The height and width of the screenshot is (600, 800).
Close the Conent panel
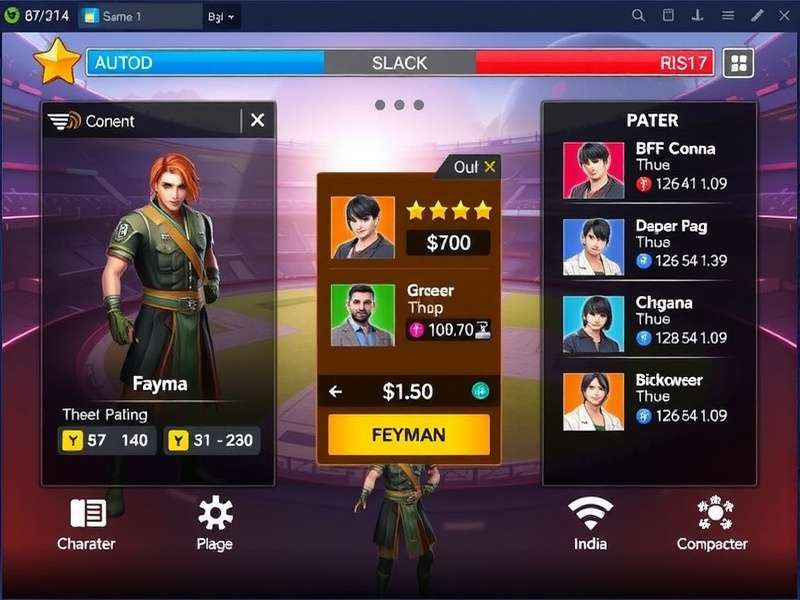(257, 121)
